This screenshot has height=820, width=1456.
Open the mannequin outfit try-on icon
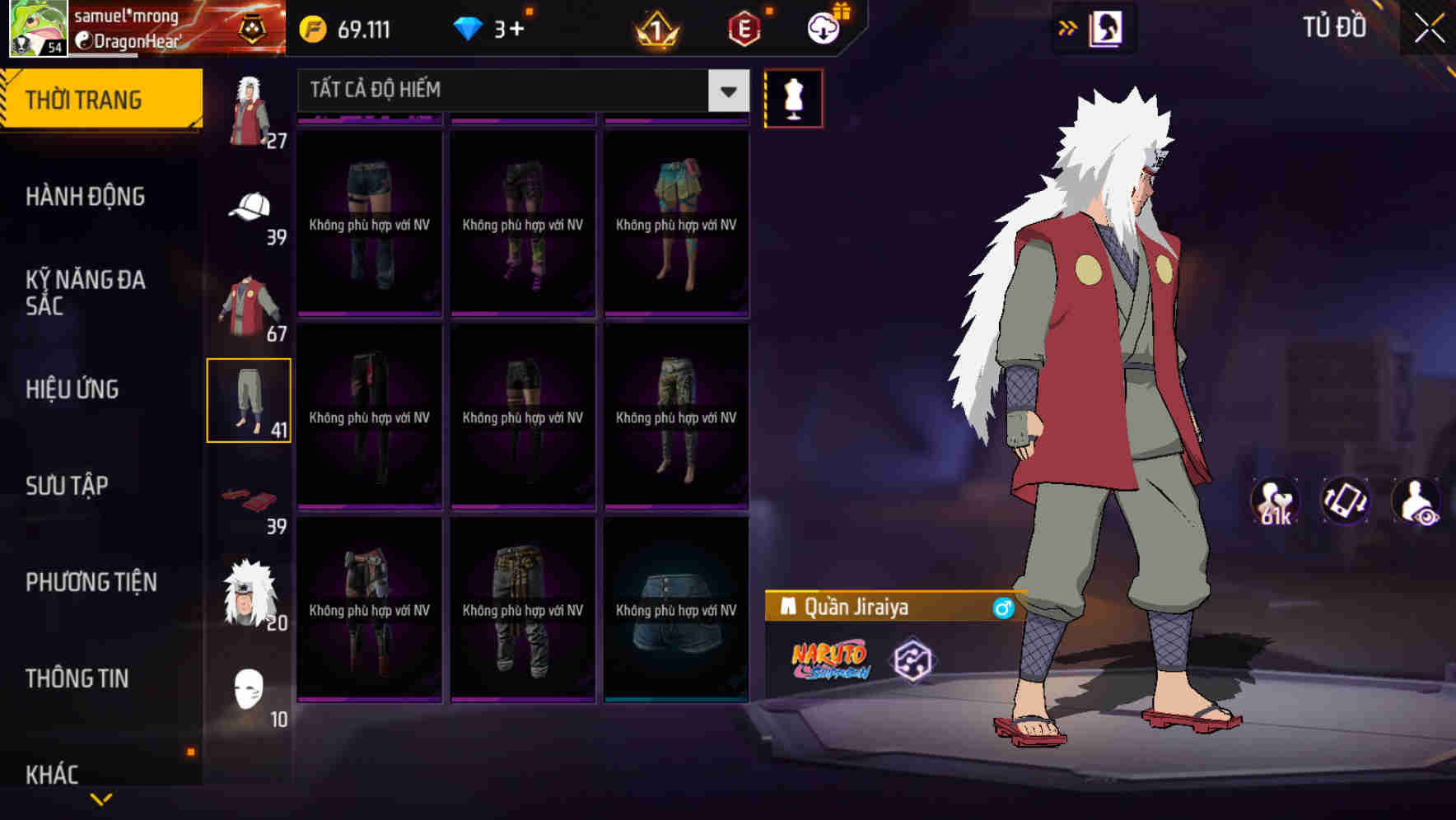[x=793, y=97]
